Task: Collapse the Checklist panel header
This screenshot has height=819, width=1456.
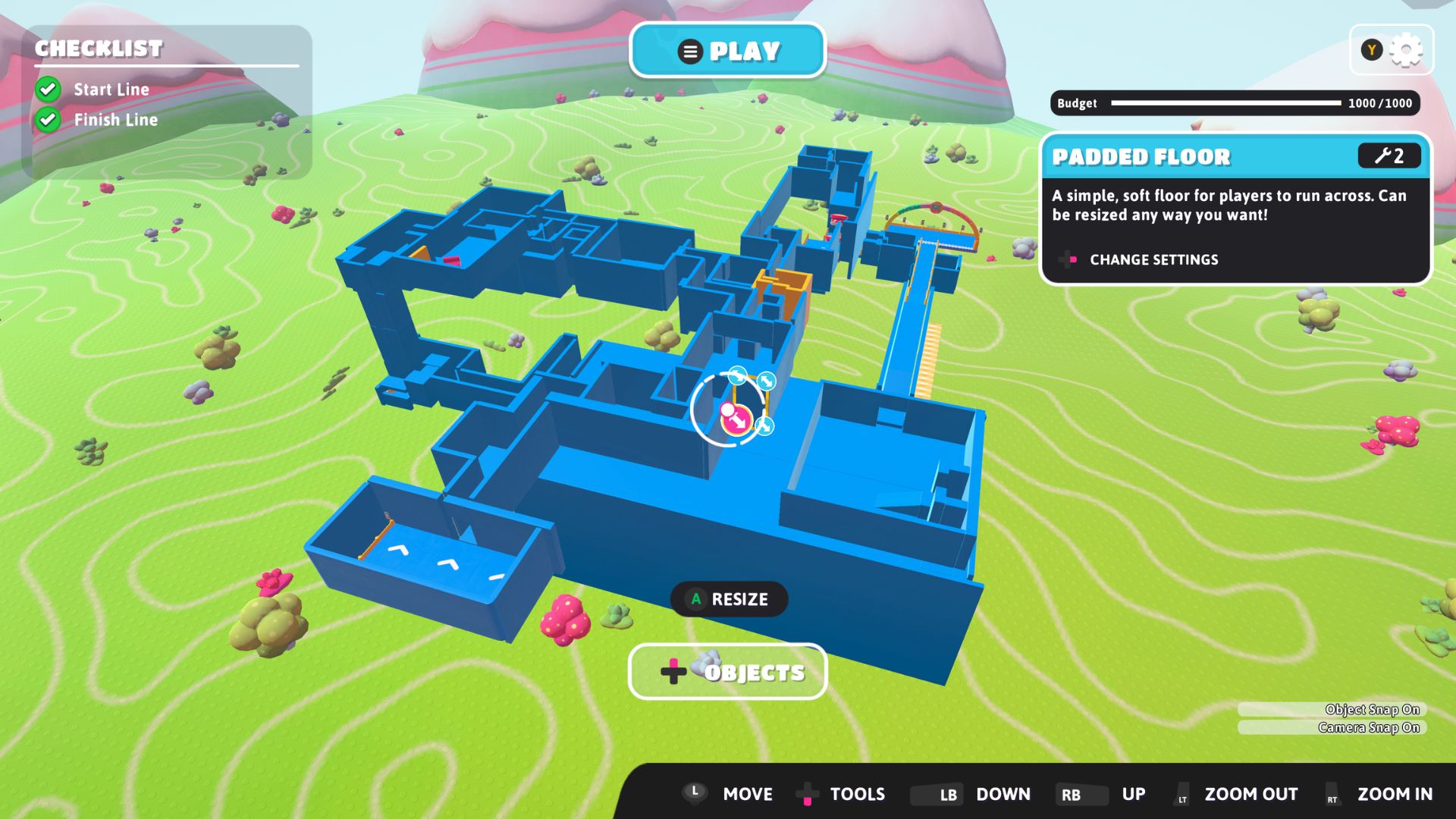Action: click(x=99, y=49)
